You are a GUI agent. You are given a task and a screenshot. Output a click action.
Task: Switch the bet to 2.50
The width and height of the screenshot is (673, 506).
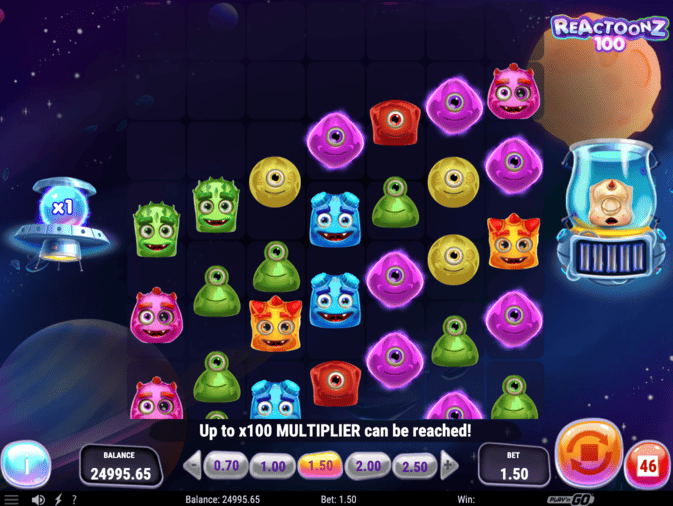pos(414,465)
